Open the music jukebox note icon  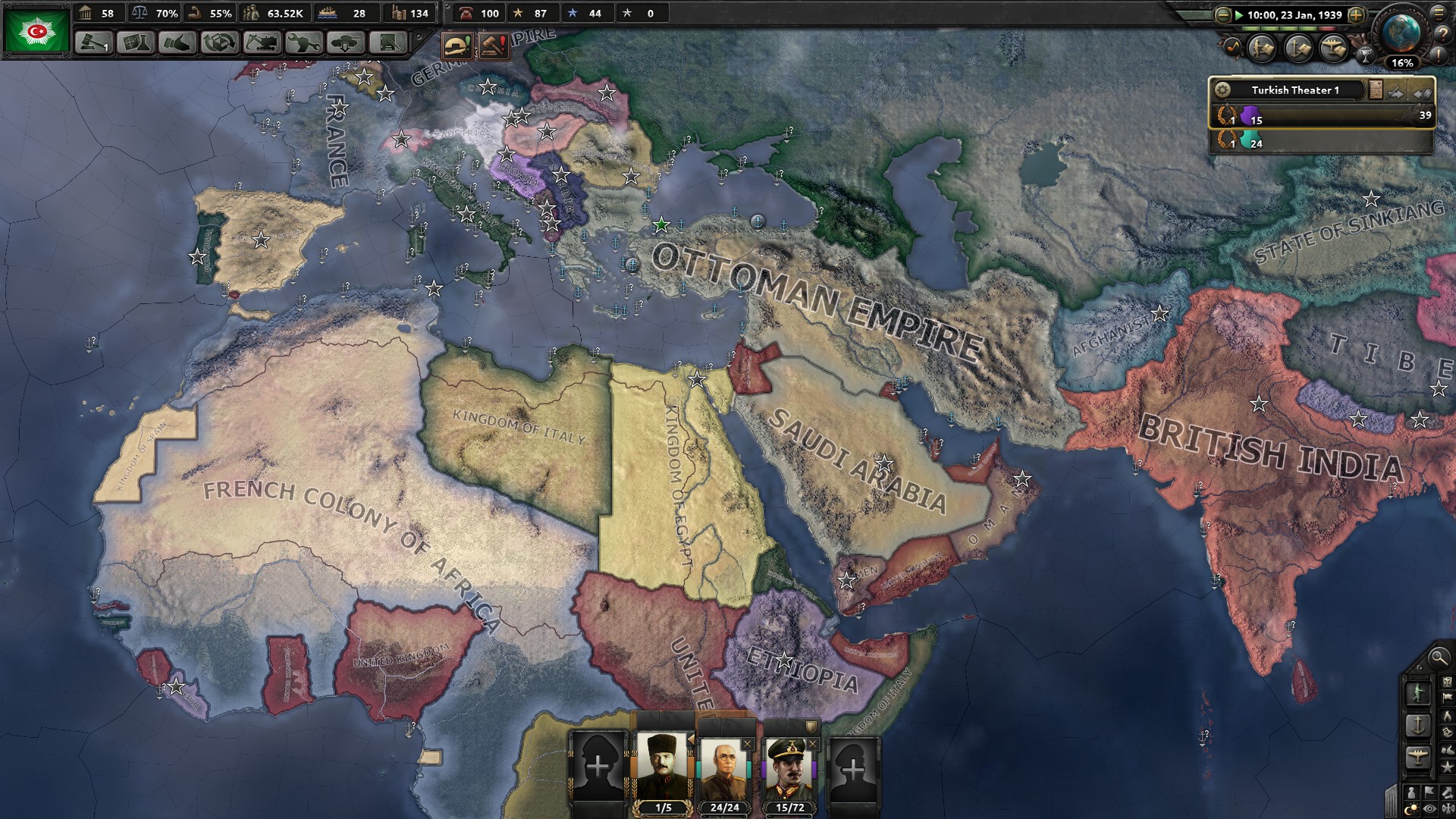coord(1235,47)
